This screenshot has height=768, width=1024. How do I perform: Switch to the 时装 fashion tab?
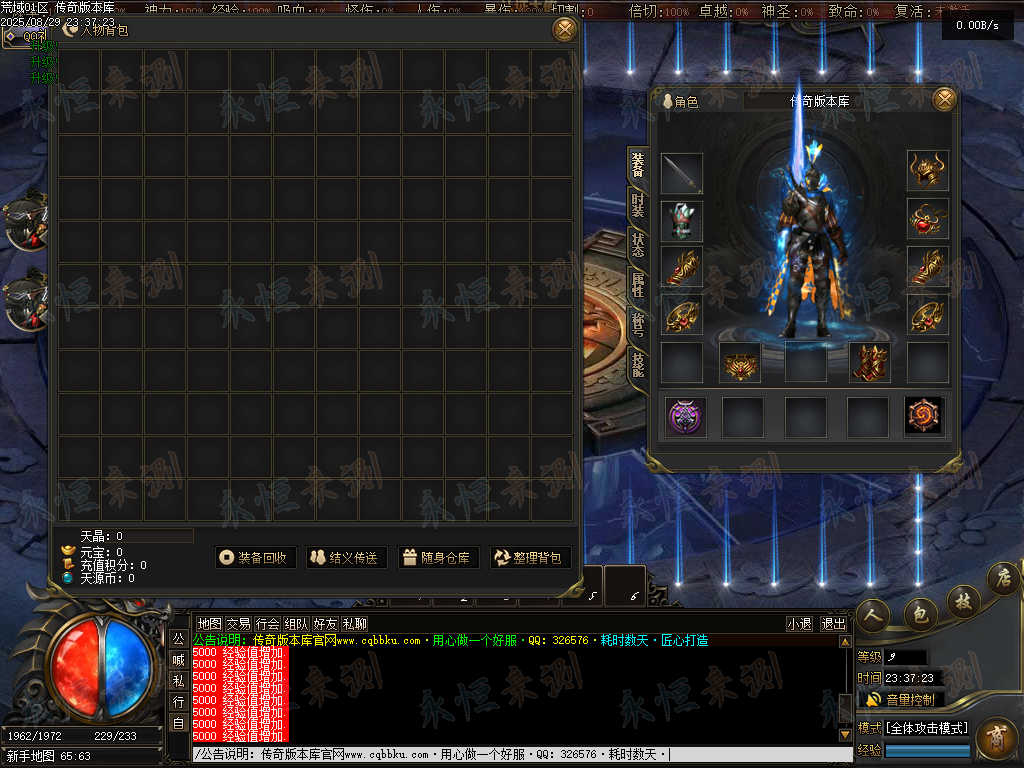point(637,206)
